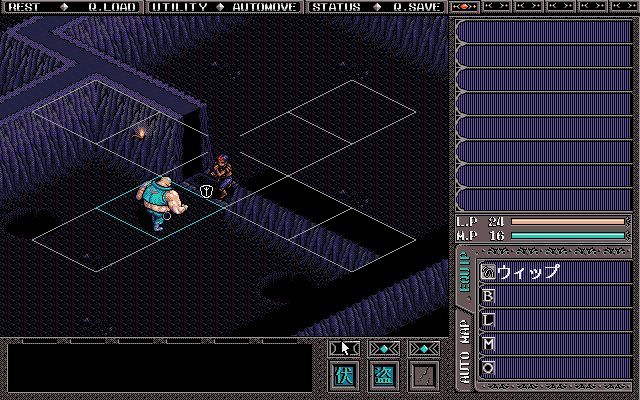Click the blank diagonal-slash action button
The height and width of the screenshot is (400, 640).
(x=423, y=377)
